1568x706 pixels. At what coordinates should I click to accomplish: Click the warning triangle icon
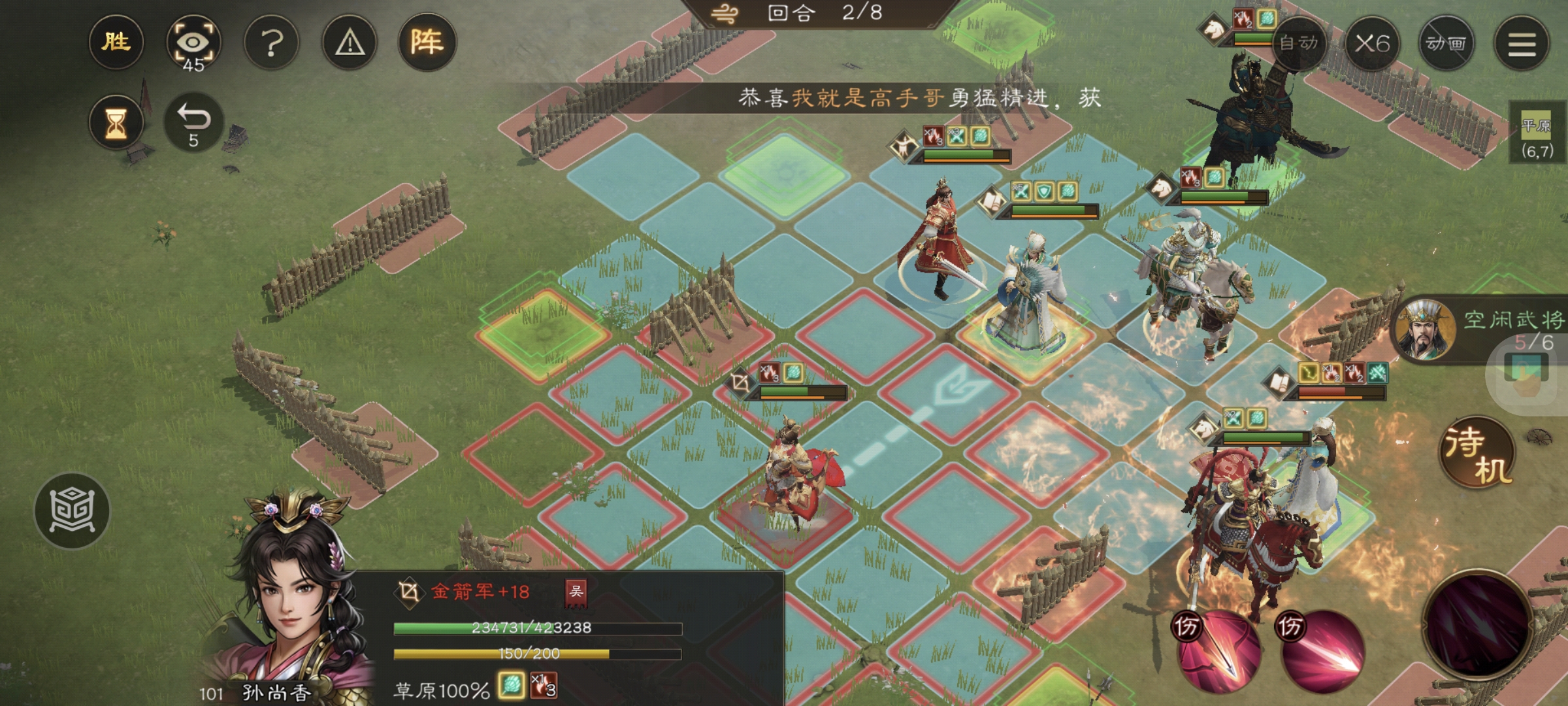pos(348,42)
